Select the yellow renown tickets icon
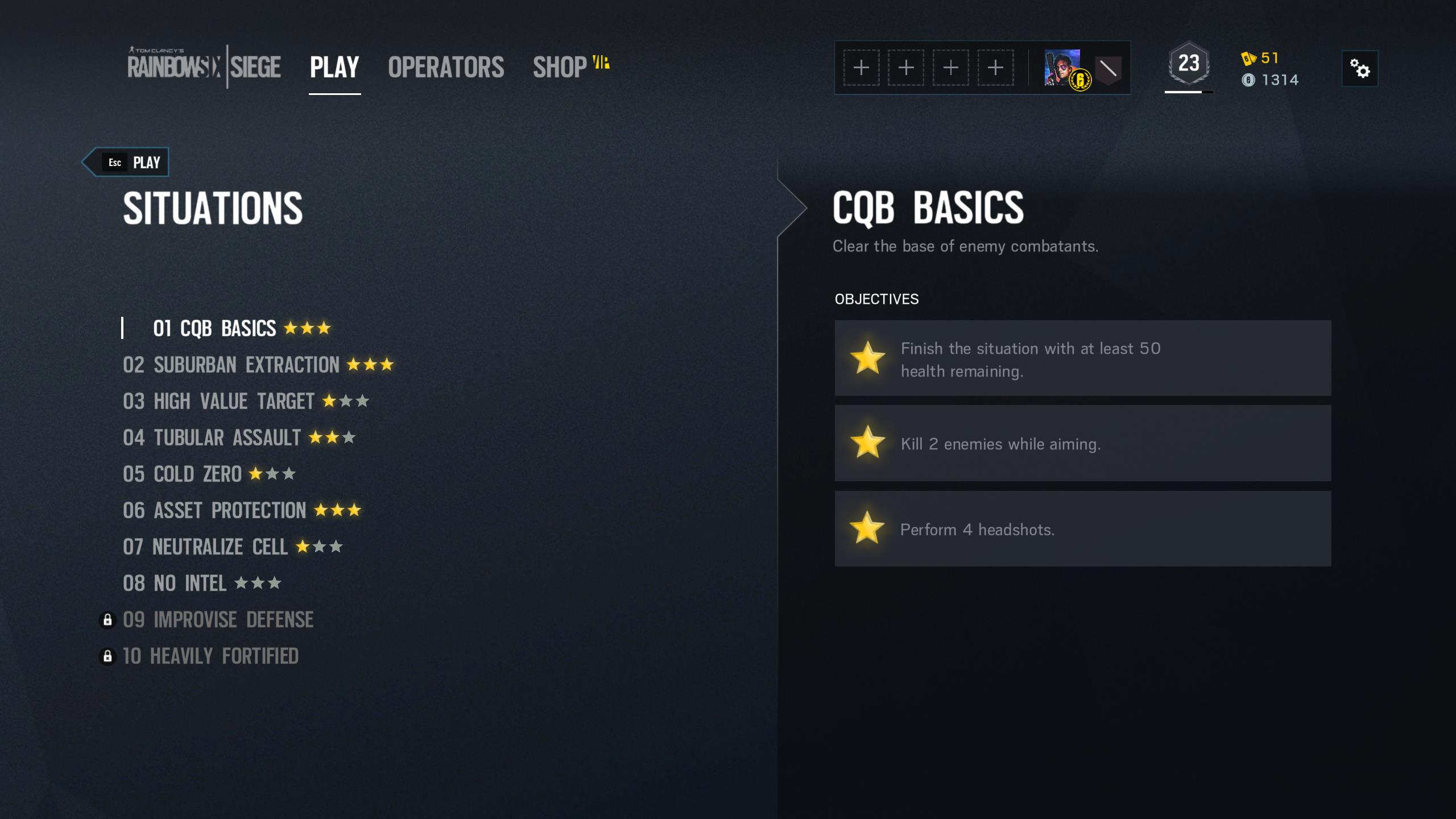 [x=1249, y=57]
